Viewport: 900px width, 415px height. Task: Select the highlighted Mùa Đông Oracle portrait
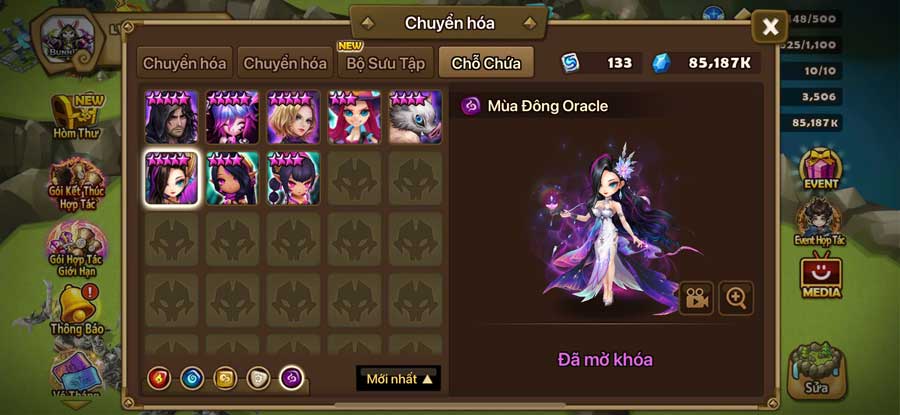[x=172, y=178]
